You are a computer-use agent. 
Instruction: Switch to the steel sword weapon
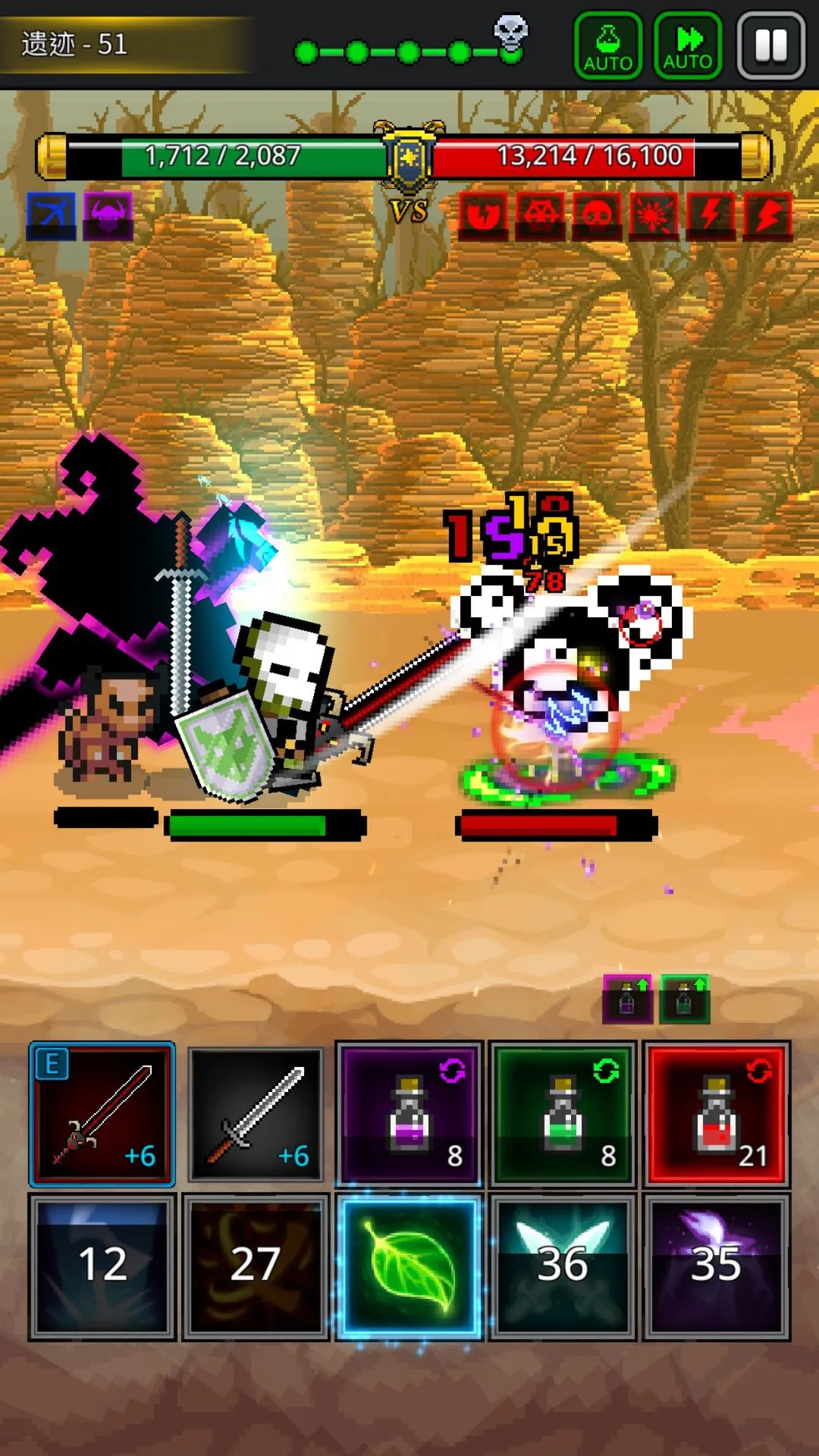[256, 1114]
